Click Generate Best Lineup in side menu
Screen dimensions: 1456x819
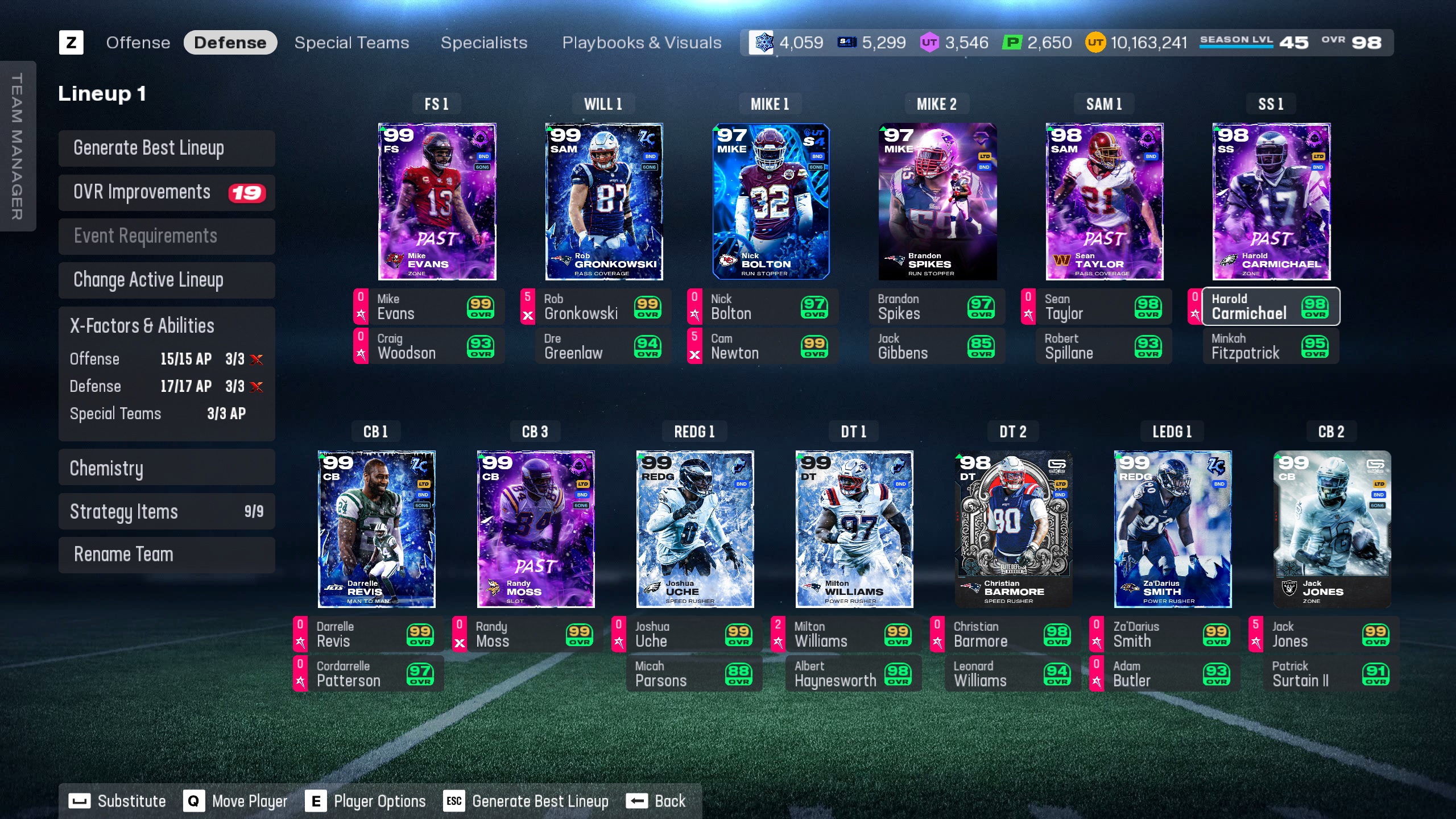pyautogui.click(x=167, y=148)
